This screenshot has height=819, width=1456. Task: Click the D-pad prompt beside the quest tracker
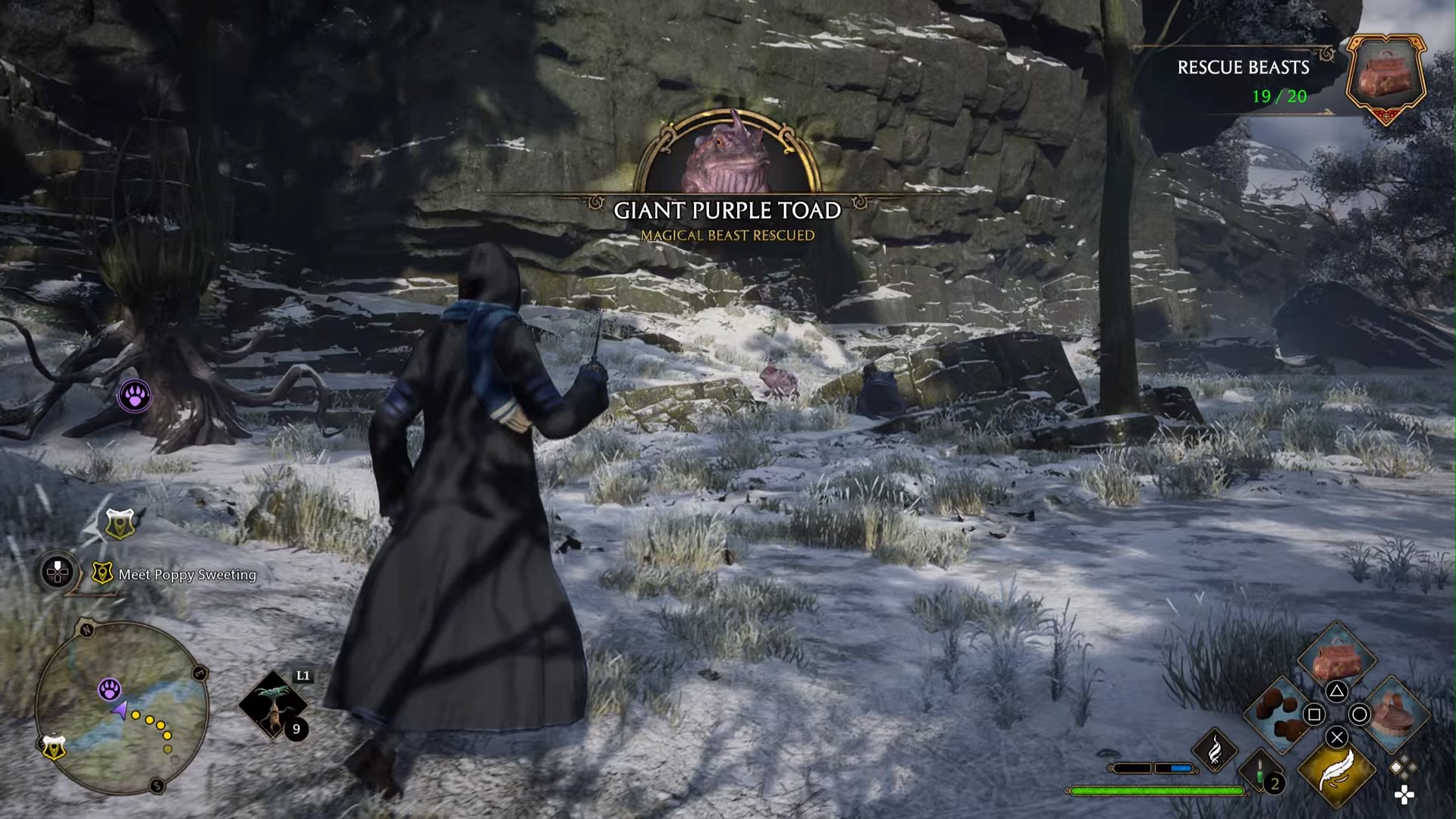click(56, 571)
